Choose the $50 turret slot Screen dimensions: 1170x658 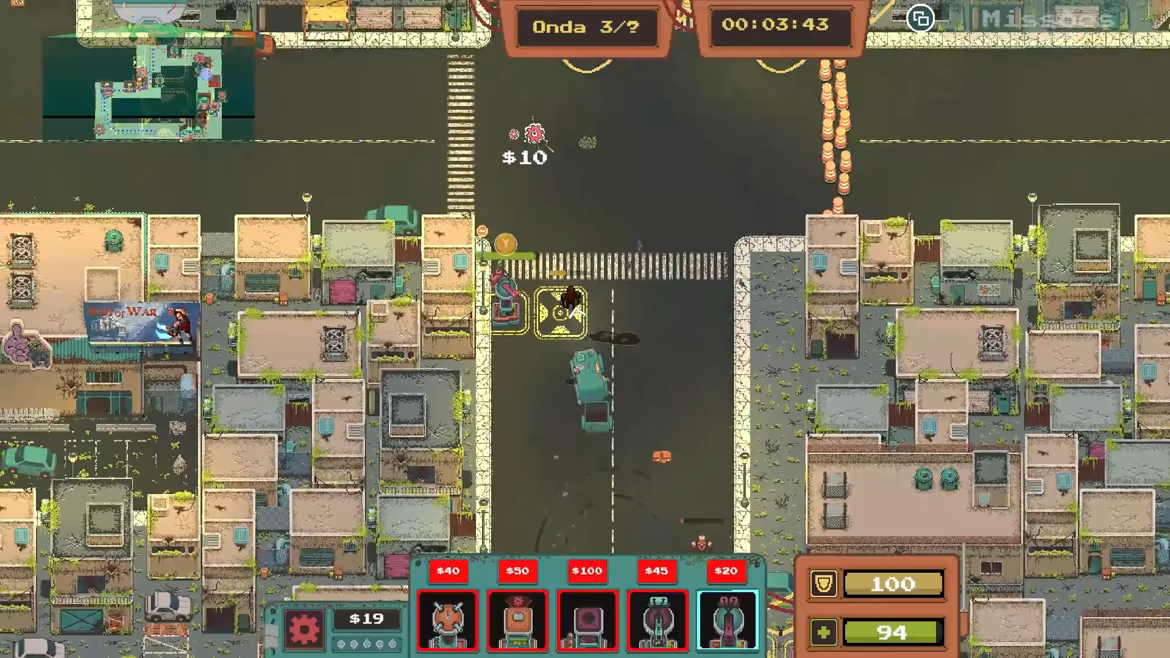pos(517,620)
